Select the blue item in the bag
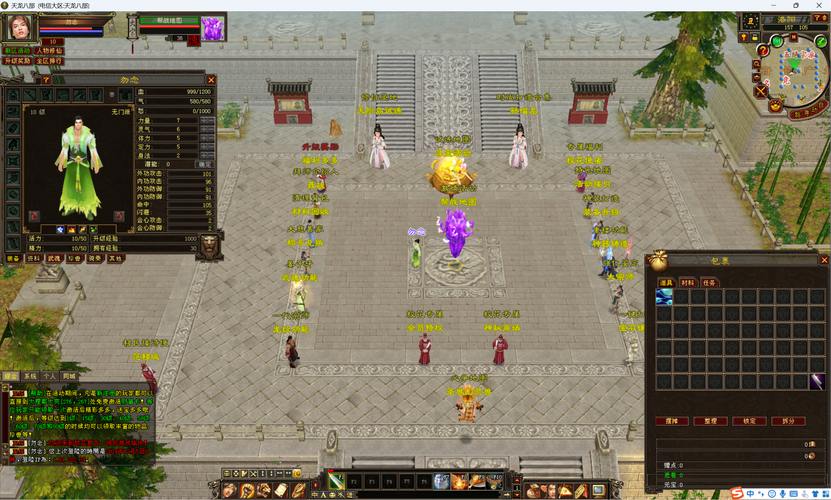The height and width of the screenshot is (500, 831). point(664,297)
